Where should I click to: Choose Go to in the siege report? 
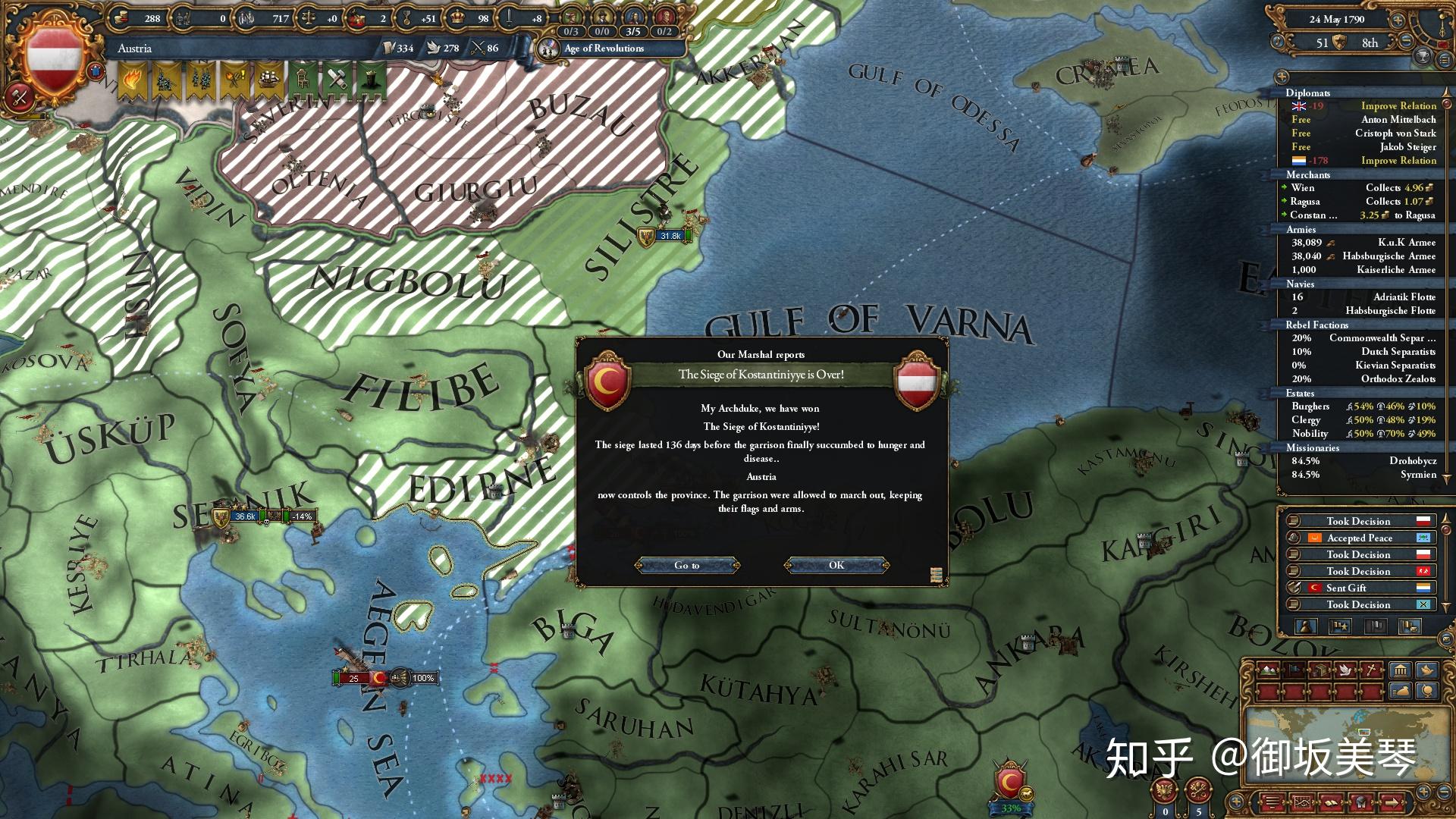click(686, 565)
